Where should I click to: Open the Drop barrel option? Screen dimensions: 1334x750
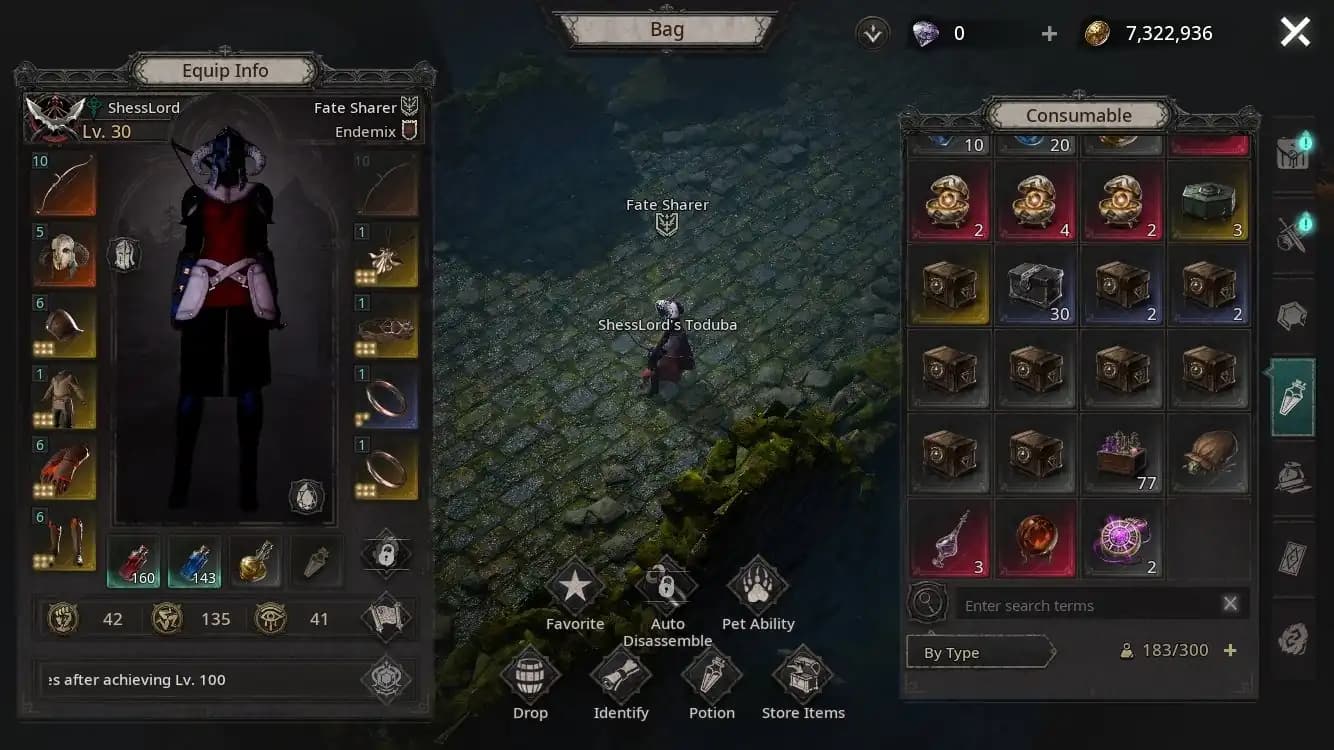[x=530, y=677]
